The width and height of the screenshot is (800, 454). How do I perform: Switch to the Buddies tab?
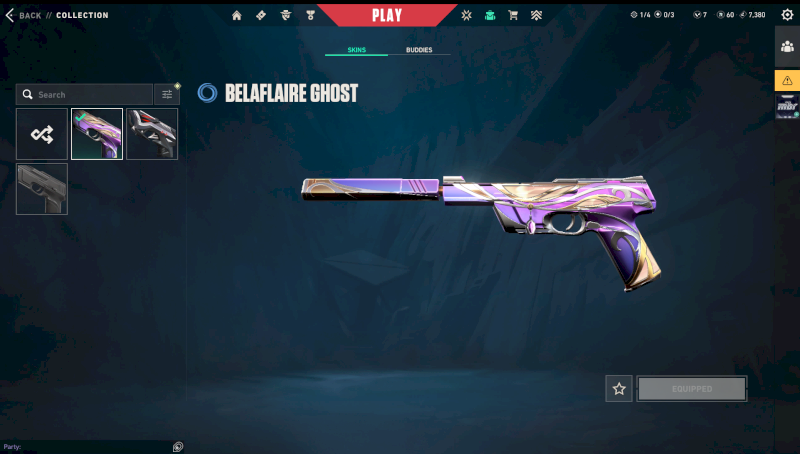tap(419, 49)
